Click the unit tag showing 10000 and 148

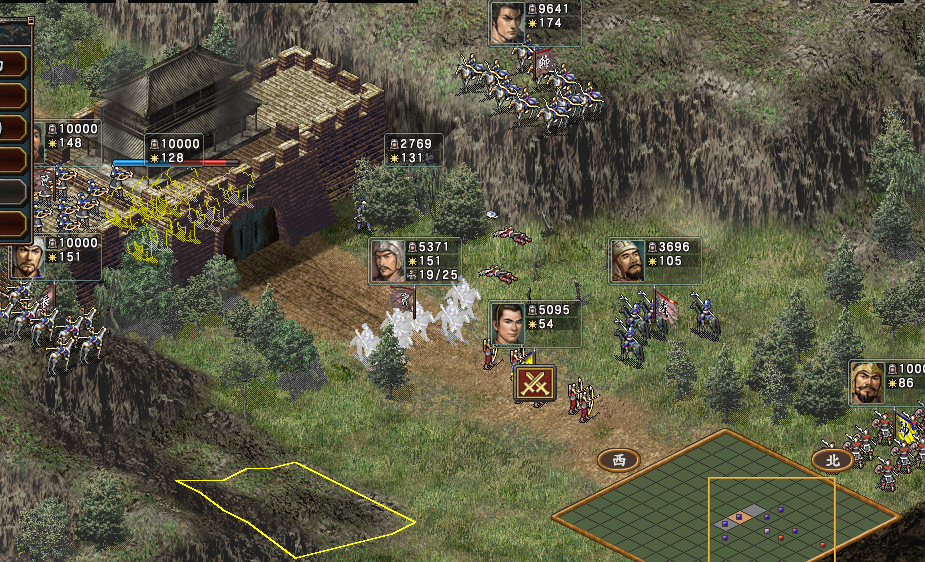(68, 136)
